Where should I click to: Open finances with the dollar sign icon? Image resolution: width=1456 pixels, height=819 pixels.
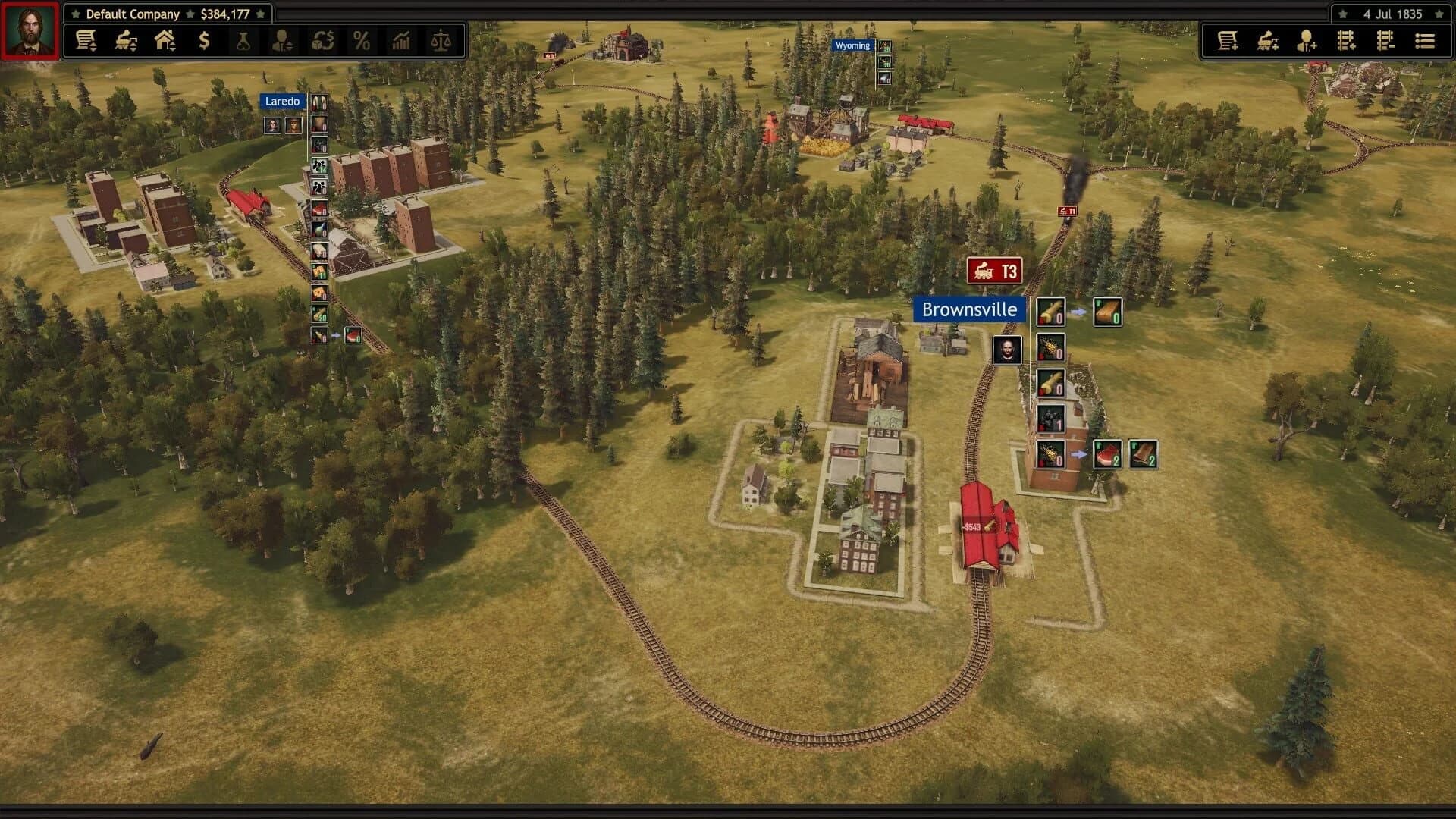(203, 42)
